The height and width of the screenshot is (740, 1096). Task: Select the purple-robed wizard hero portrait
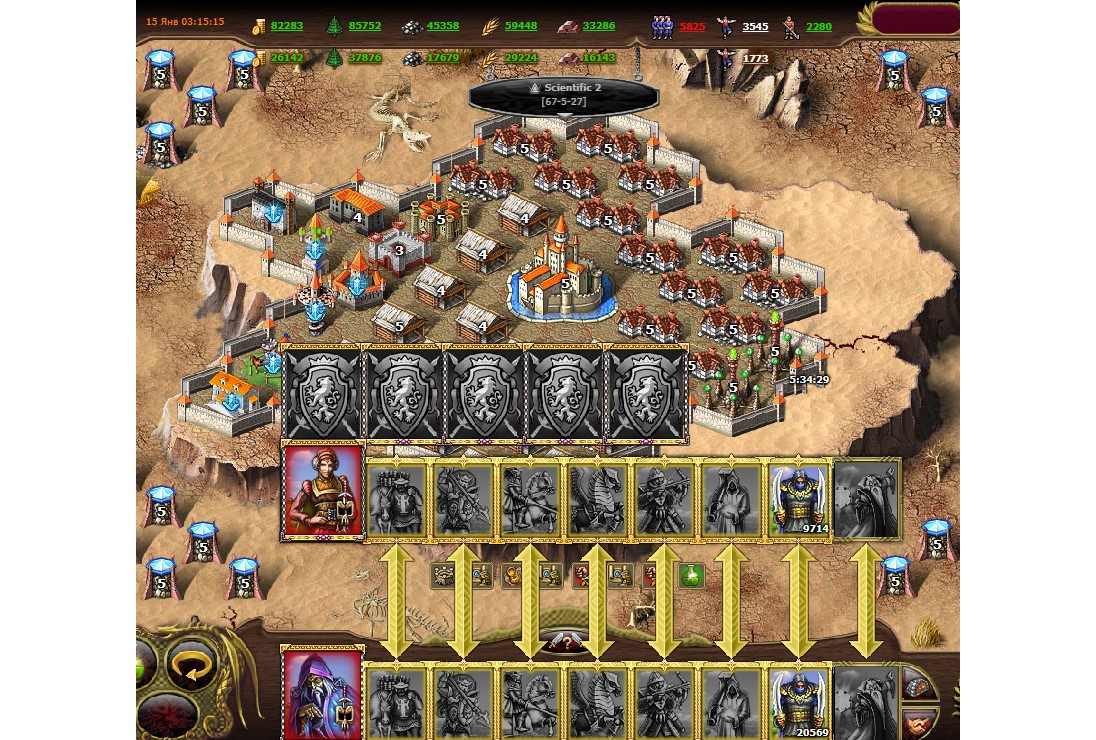tap(323, 694)
